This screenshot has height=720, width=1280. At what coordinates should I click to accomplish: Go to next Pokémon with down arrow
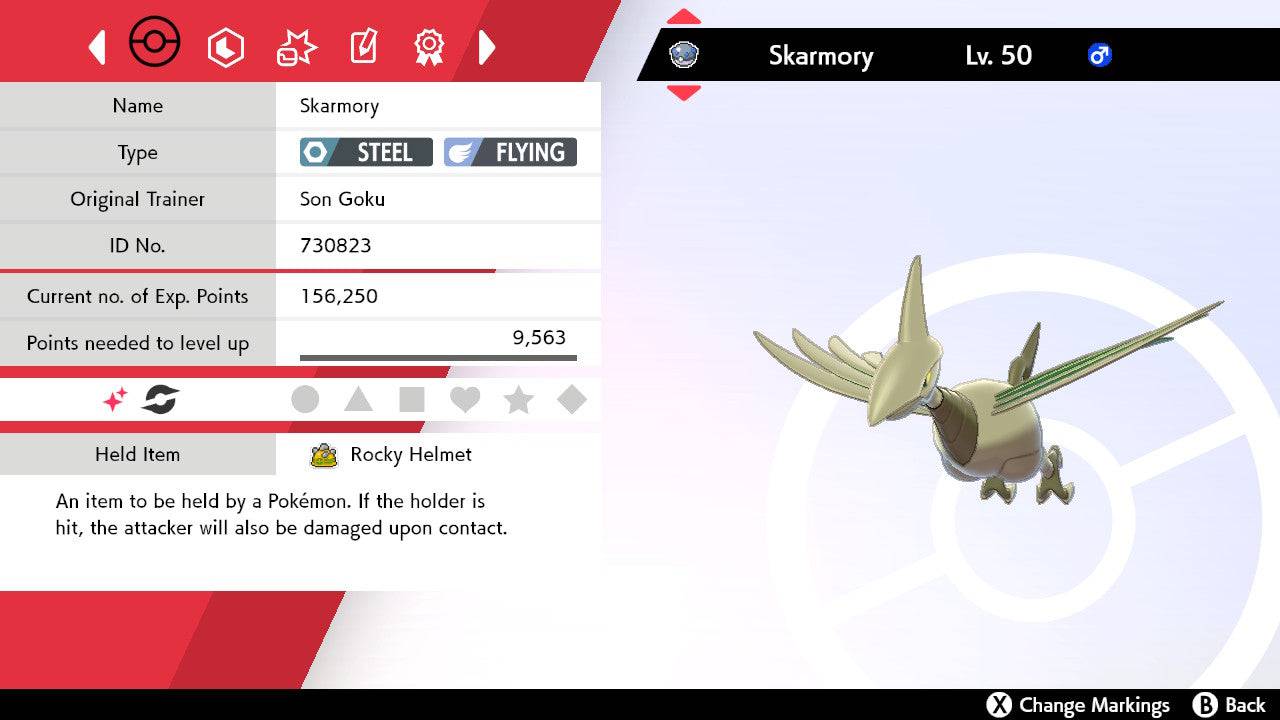683,93
